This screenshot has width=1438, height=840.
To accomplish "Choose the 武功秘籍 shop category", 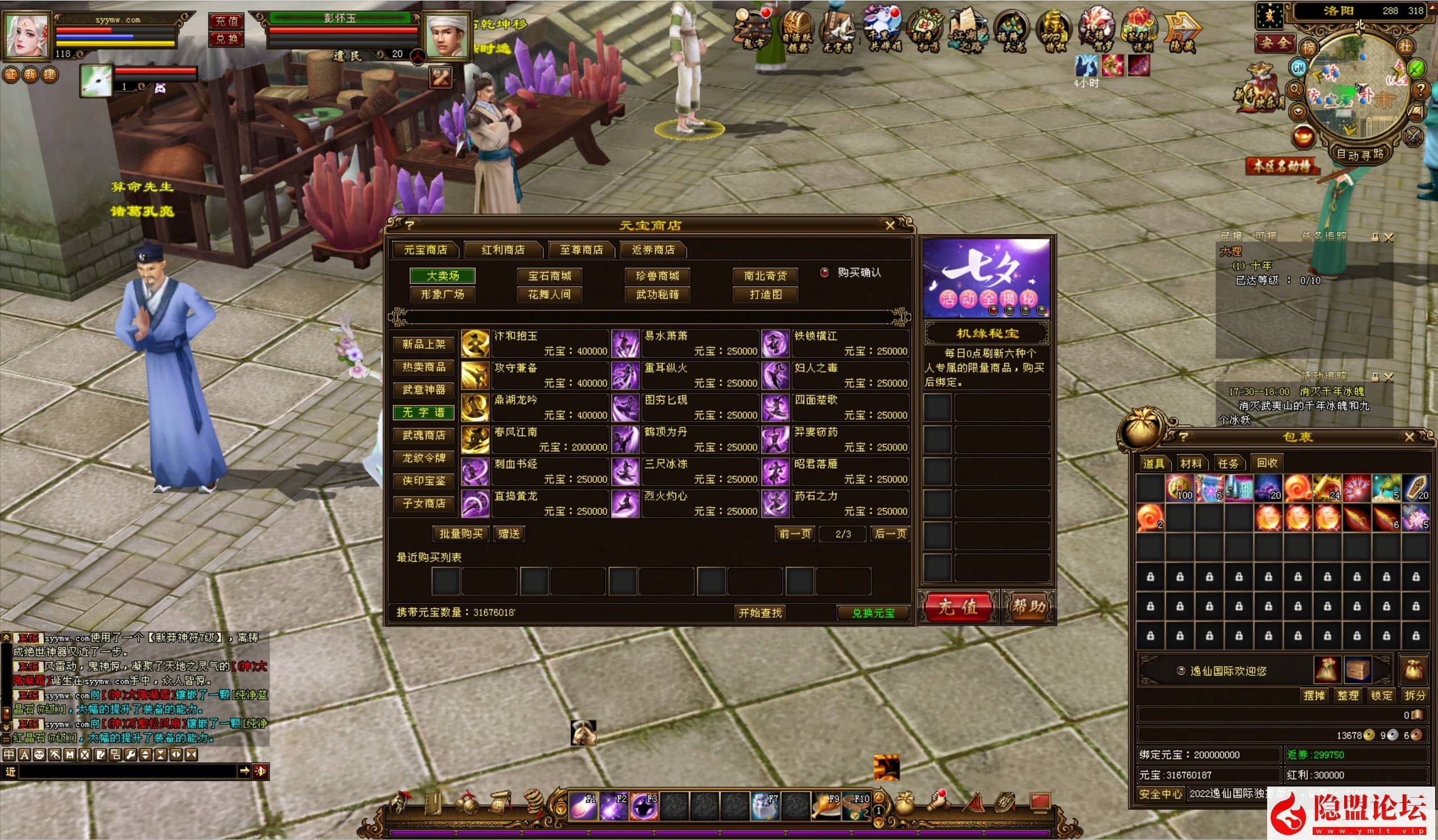I will click(x=657, y=294).
